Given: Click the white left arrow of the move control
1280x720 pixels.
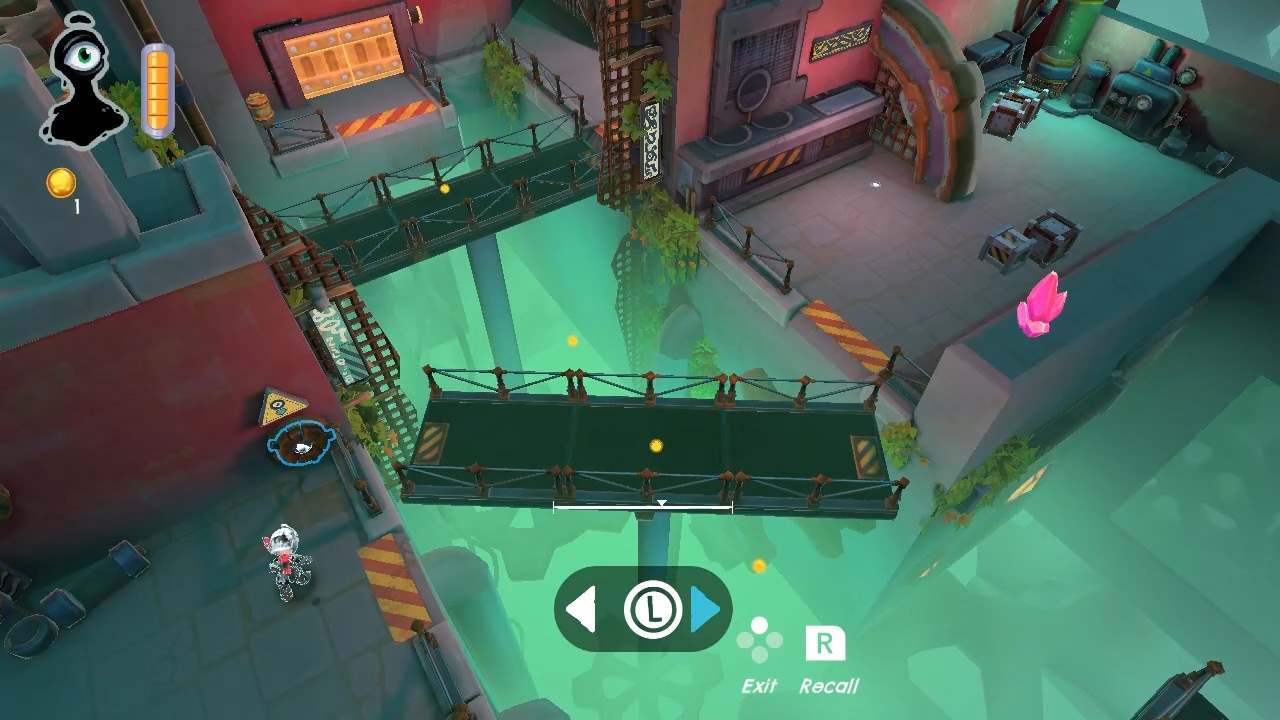Looking at the screenshot, I should point(581,610).
